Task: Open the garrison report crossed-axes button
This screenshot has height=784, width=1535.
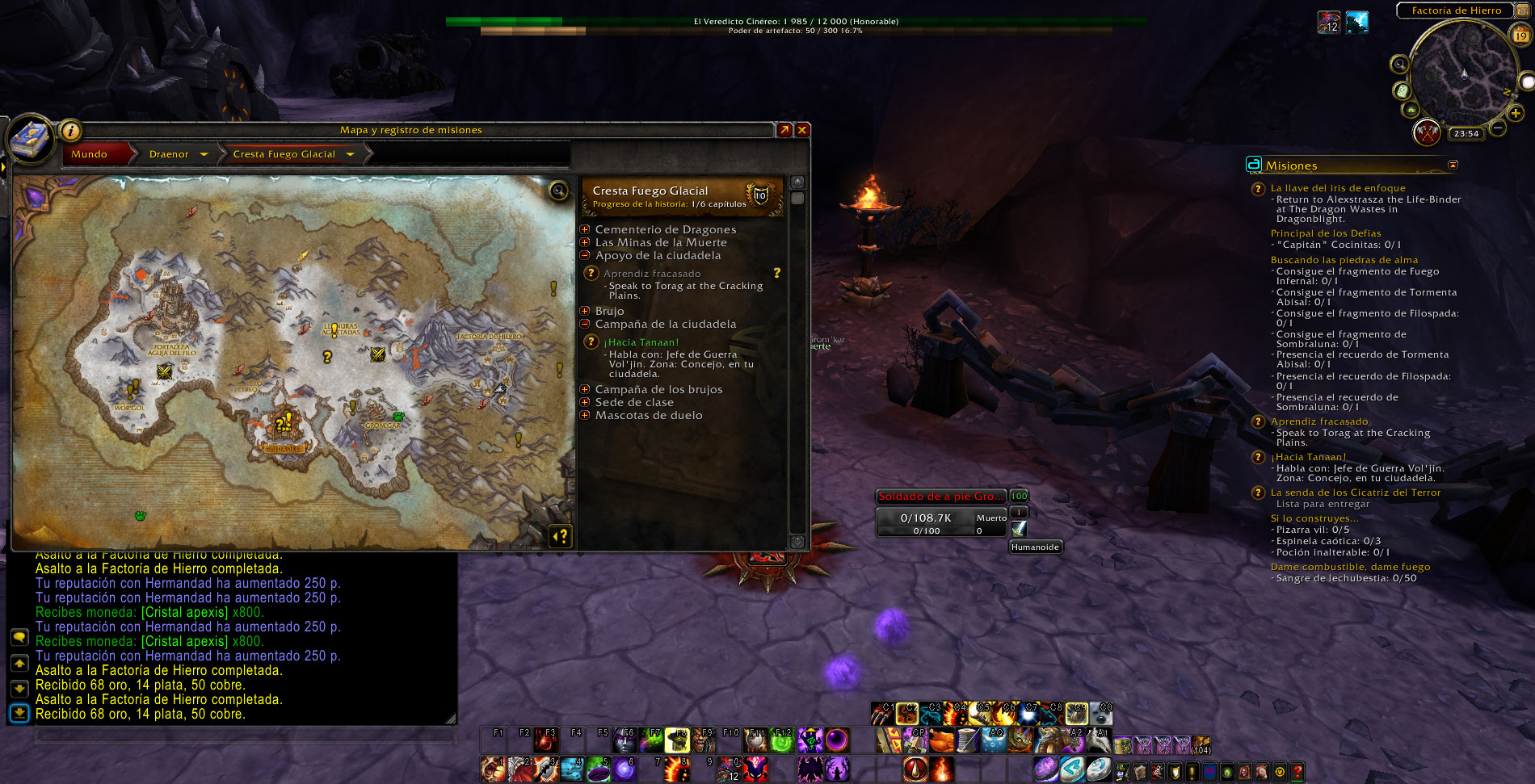Action: point(1428,132)
